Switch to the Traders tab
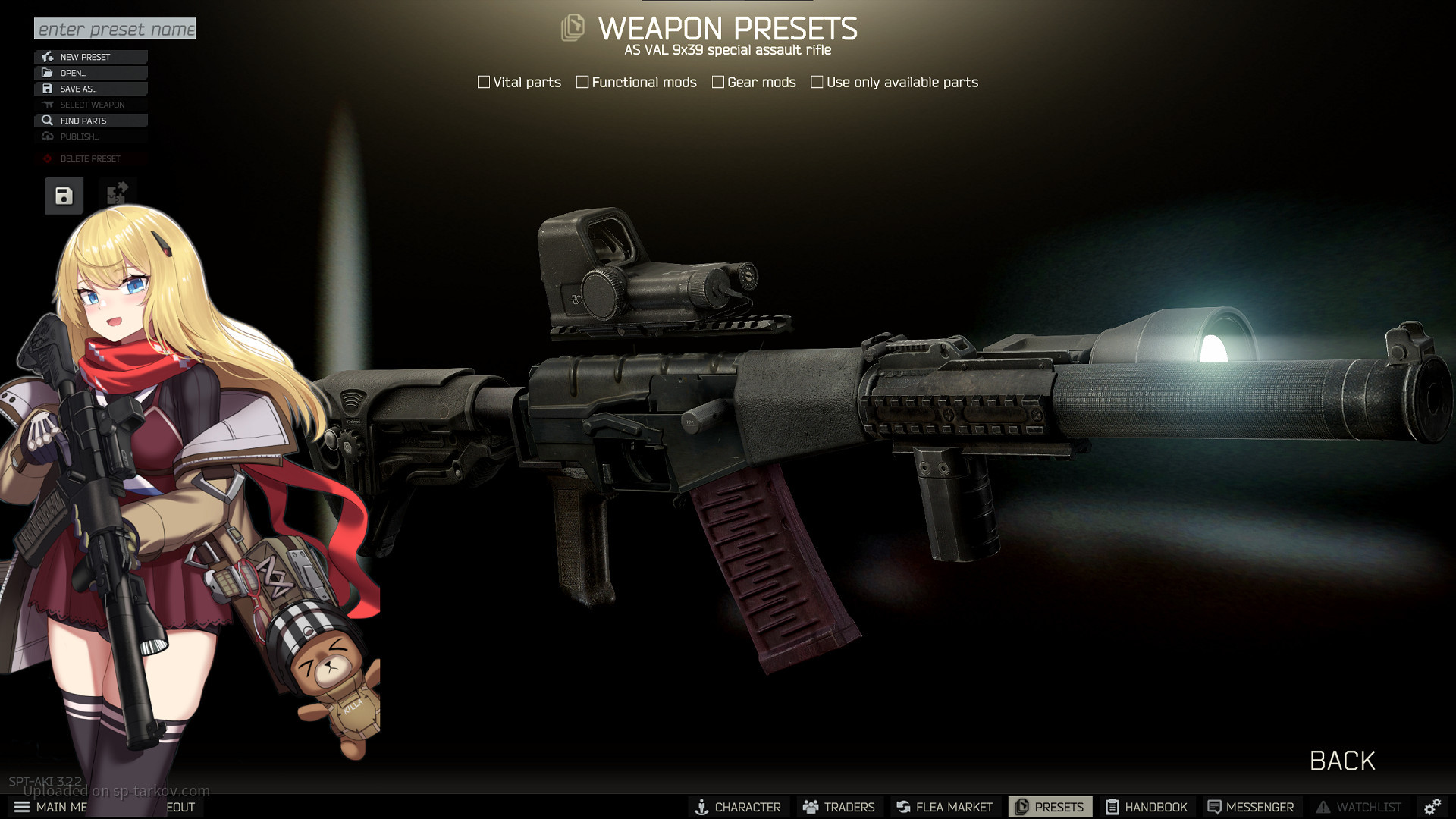This screenshot has height=819, width=1456. [x=839, y=807]
